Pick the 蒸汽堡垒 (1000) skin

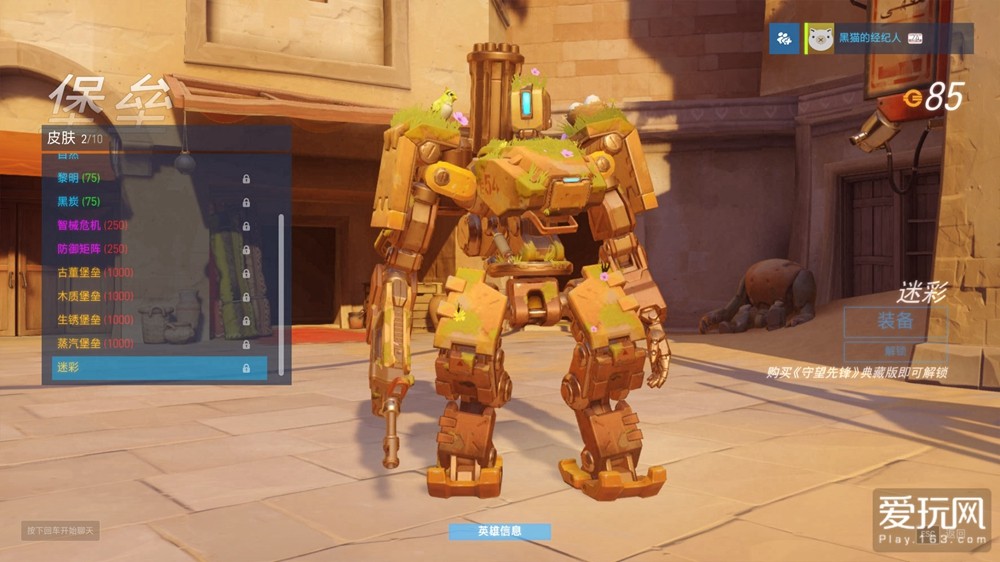click(x=150, y=344)
